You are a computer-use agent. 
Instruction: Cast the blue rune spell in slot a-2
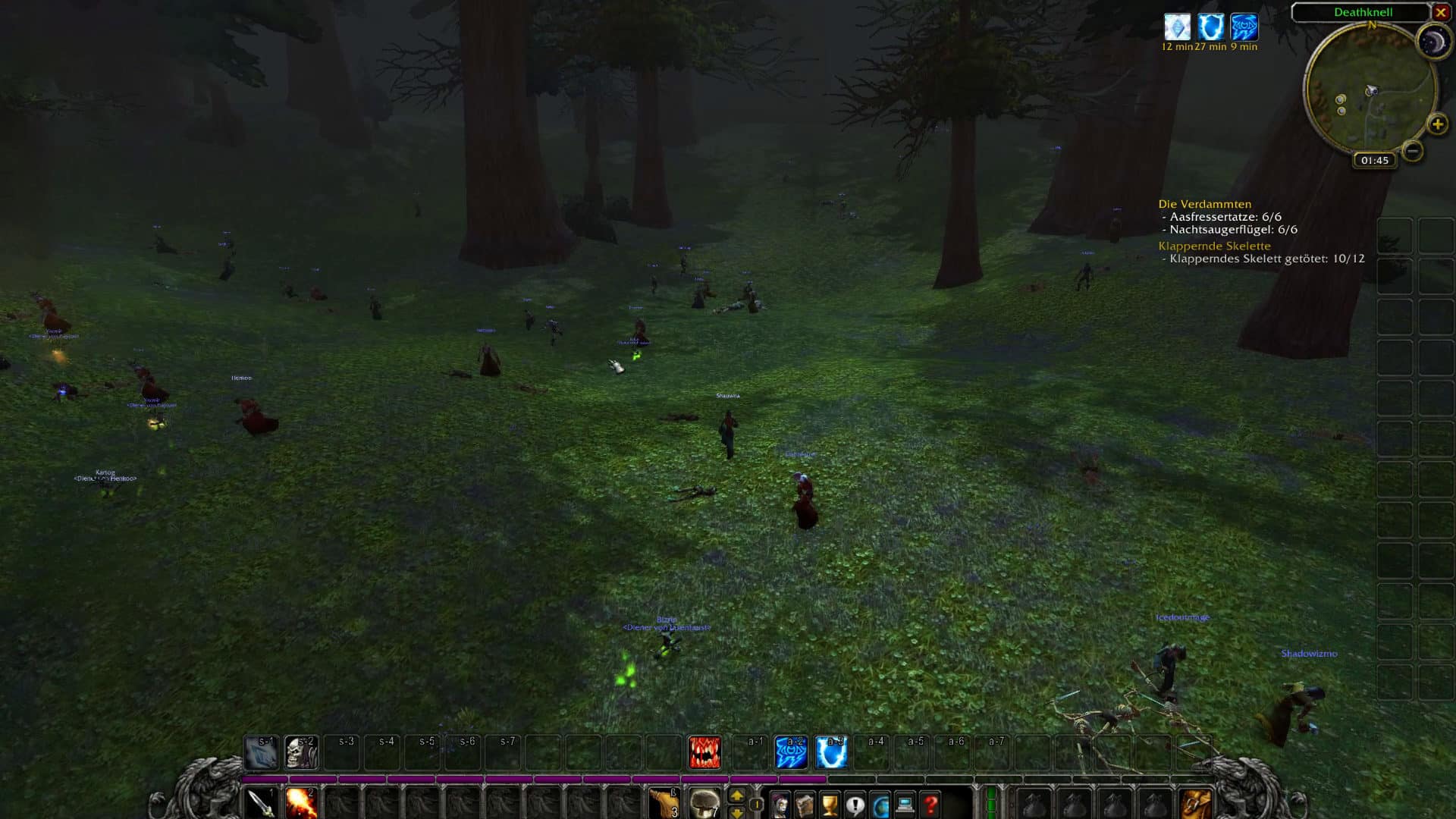click(x=791, y=752)
